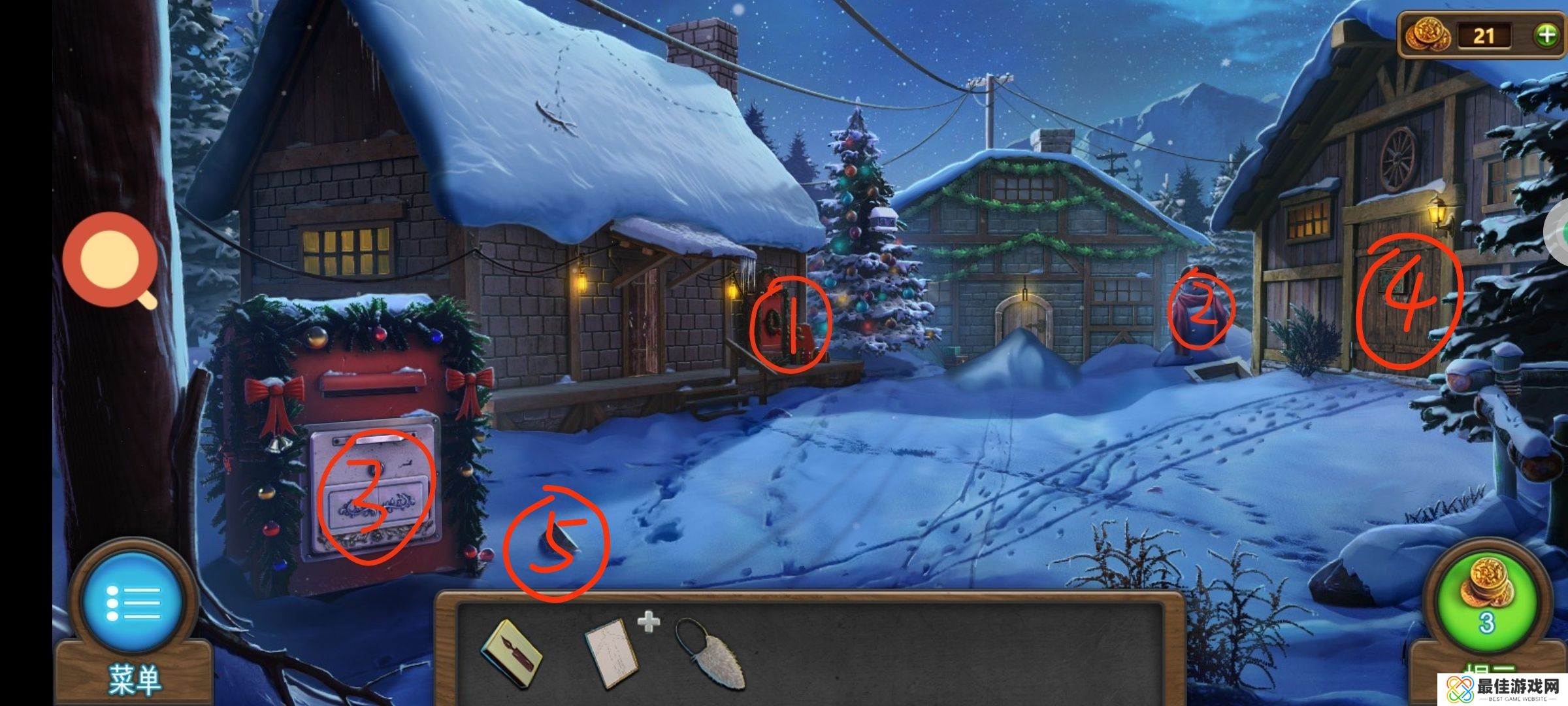Tap the small plus above the paper note
This screenshot has width=1568, height=706.
tap(648, 622)
